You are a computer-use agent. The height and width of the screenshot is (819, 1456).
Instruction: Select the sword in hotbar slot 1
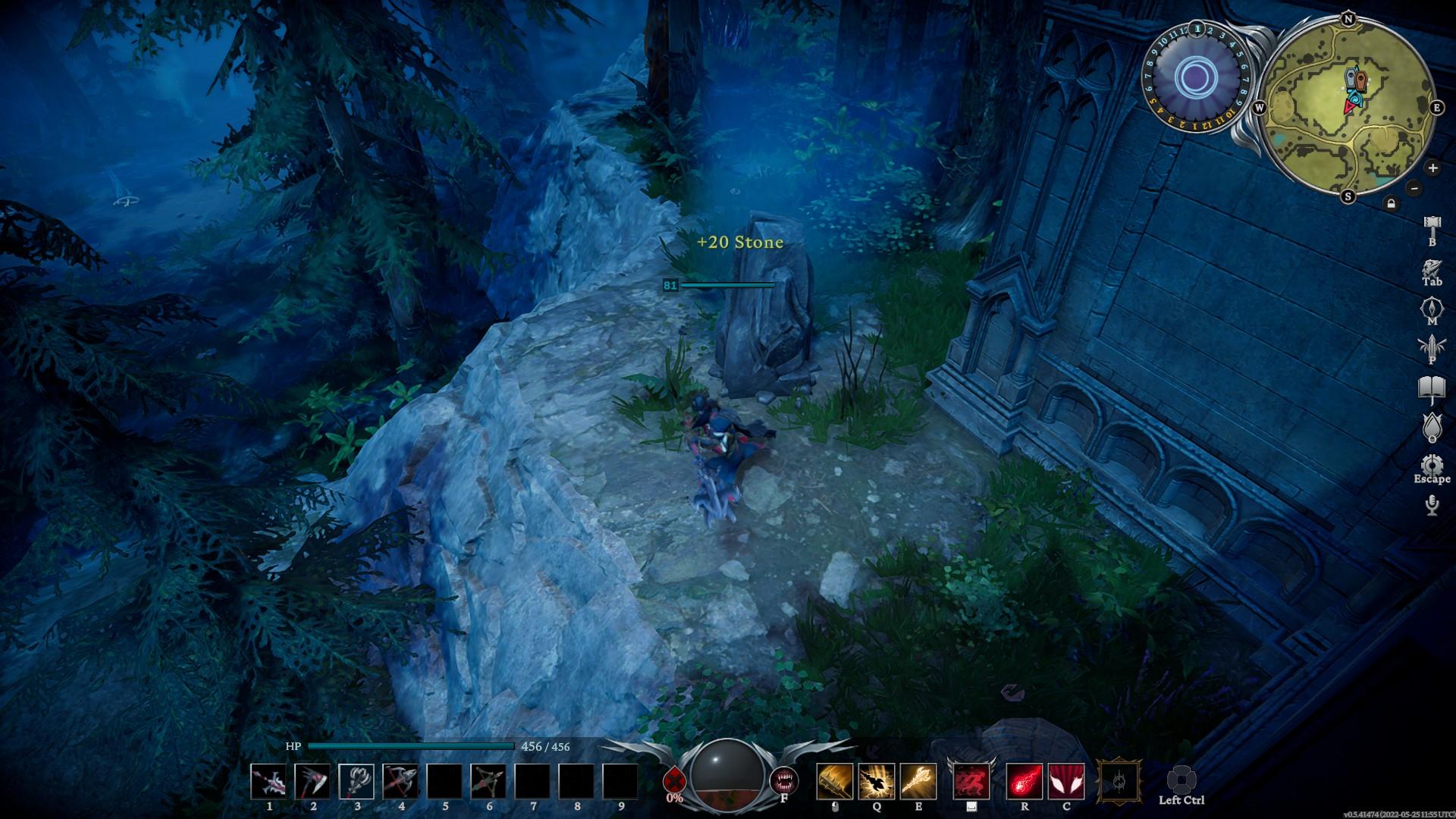[268, 782]
